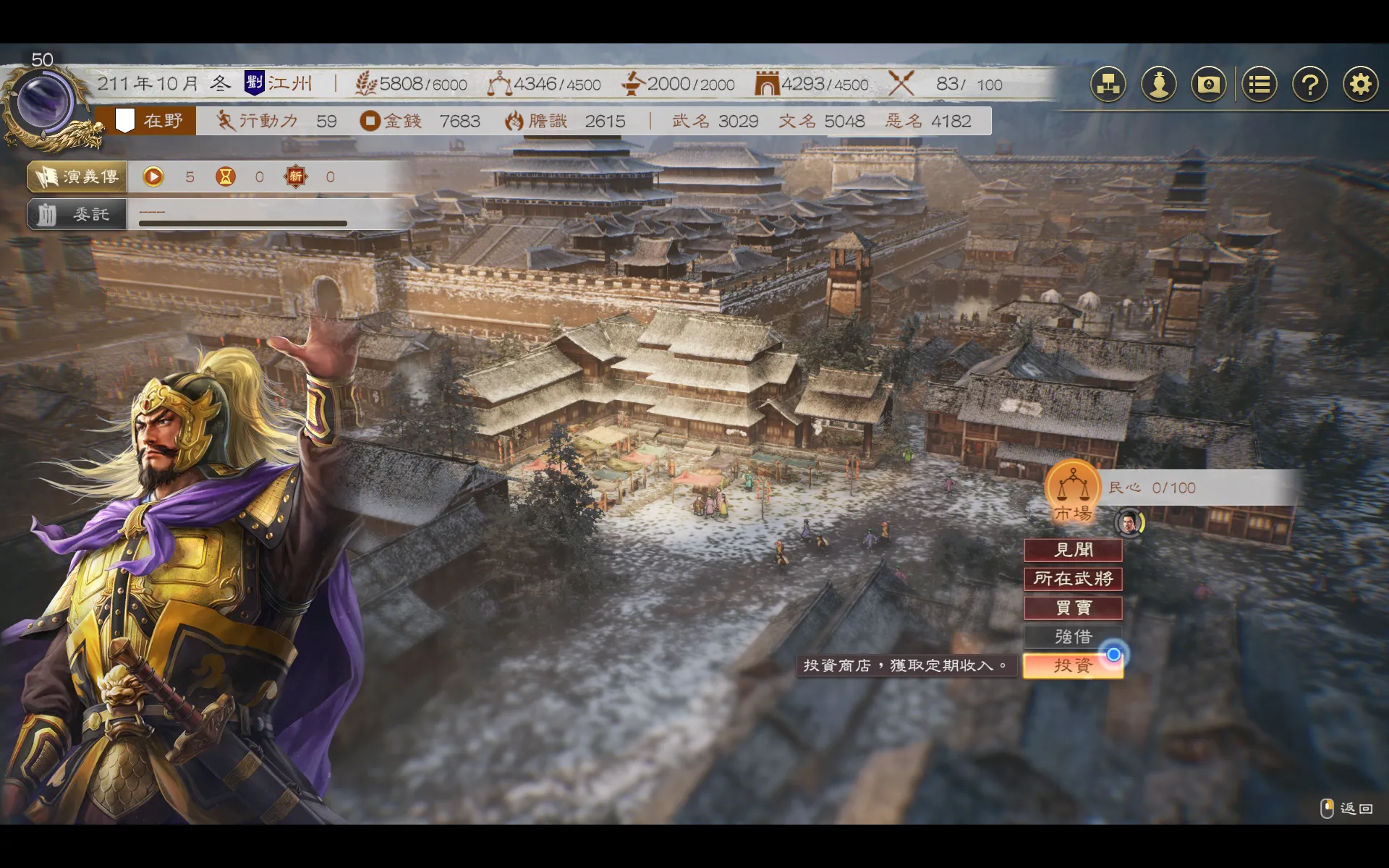This screenshot has width=1389, height=868.
Task: Click the 劉 faction emblem beside 江州
Action: (x=255, y=82)
